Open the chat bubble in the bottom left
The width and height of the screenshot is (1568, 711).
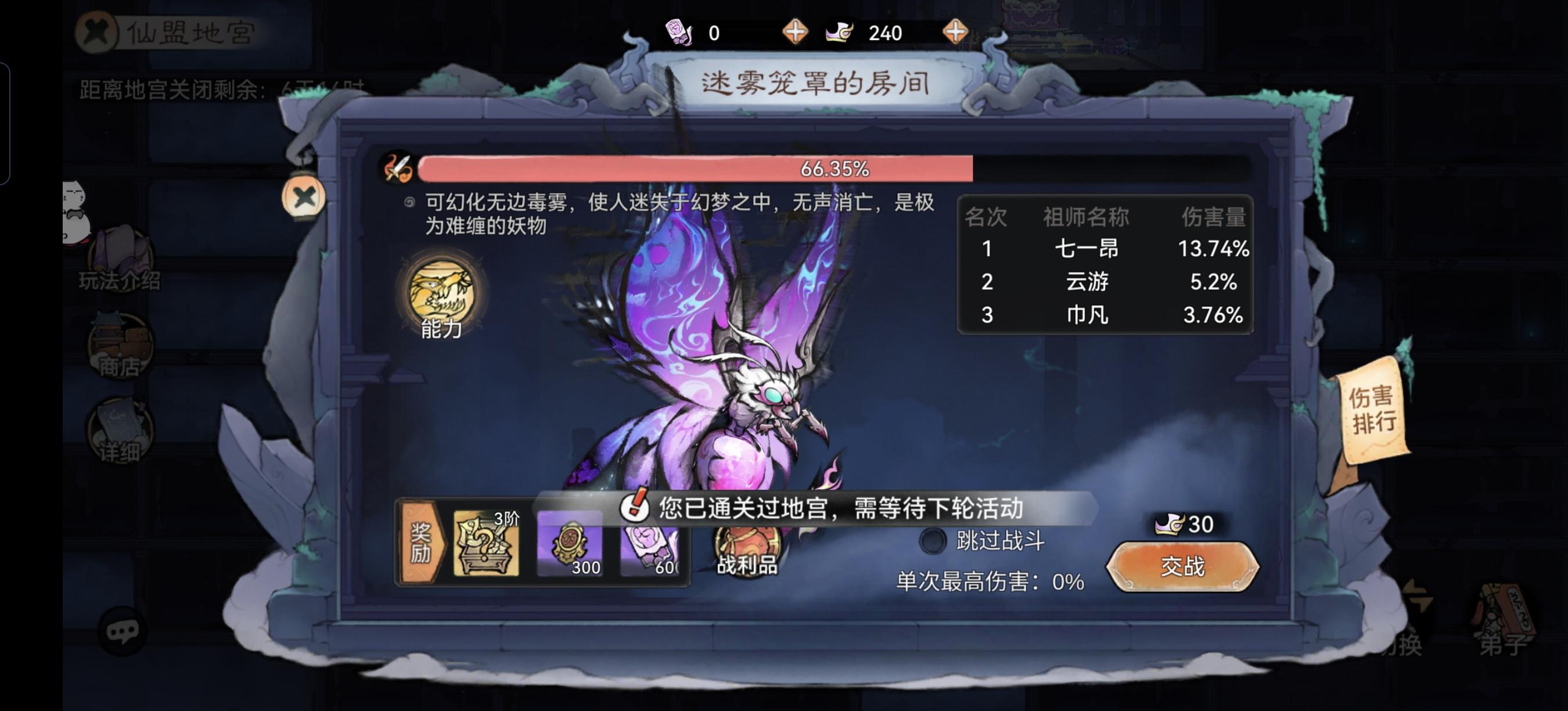point(122,633)
